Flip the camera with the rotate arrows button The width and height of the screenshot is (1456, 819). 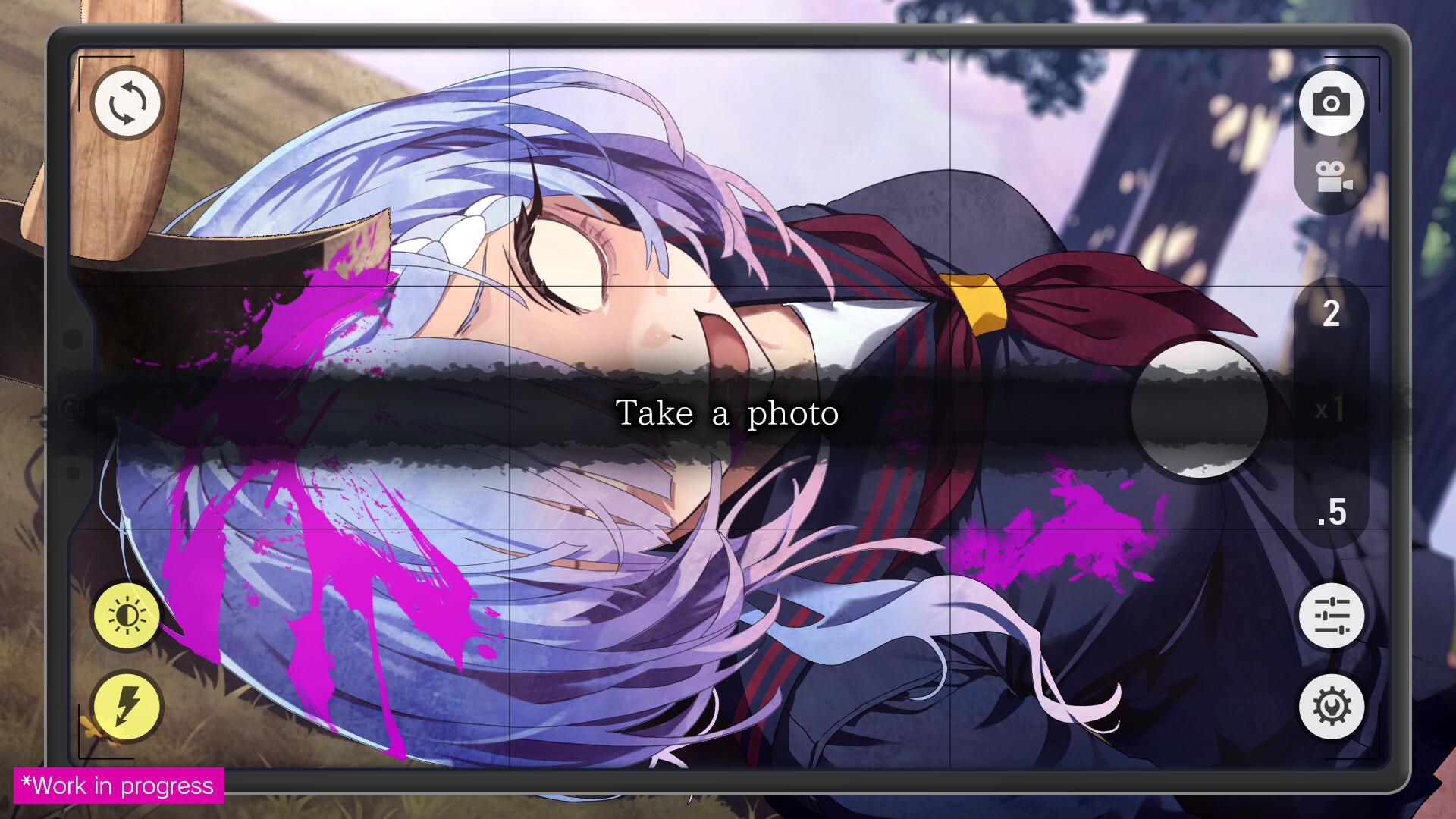[x=127, y=102]
